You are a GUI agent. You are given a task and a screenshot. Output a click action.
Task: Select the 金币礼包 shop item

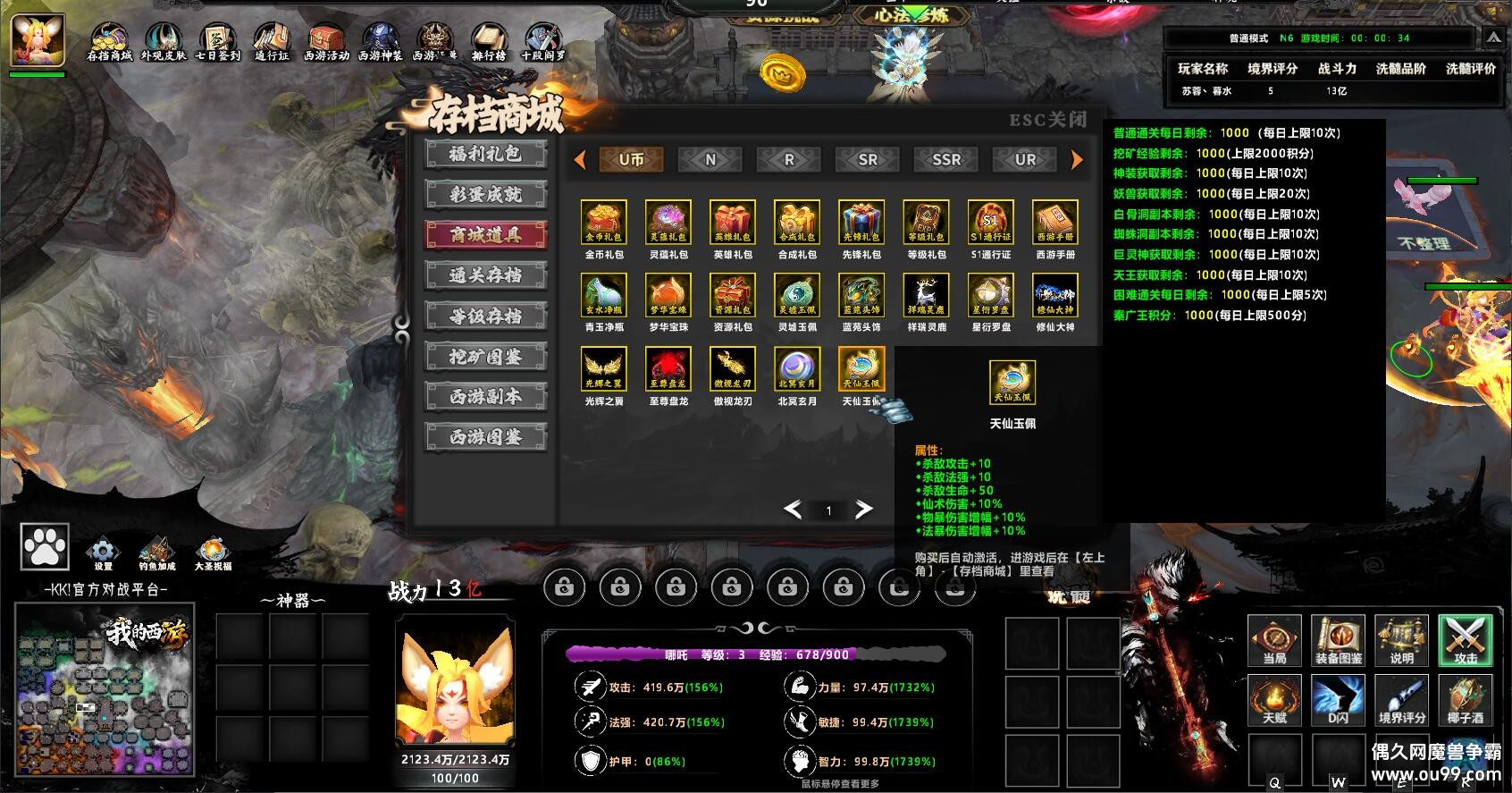(x=604, y=223)
